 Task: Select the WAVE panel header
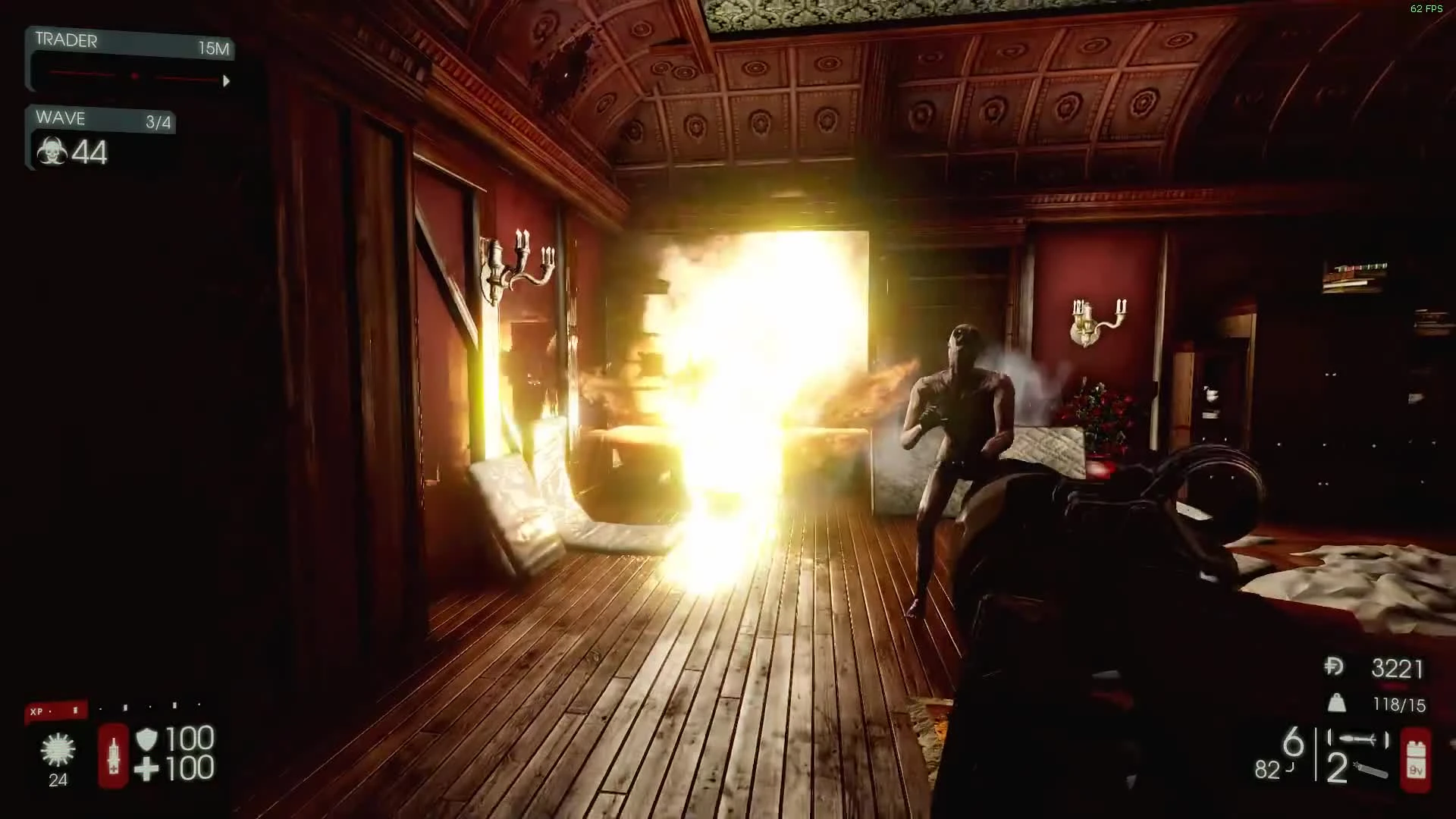pyautogui.click(x=60, y=118)
